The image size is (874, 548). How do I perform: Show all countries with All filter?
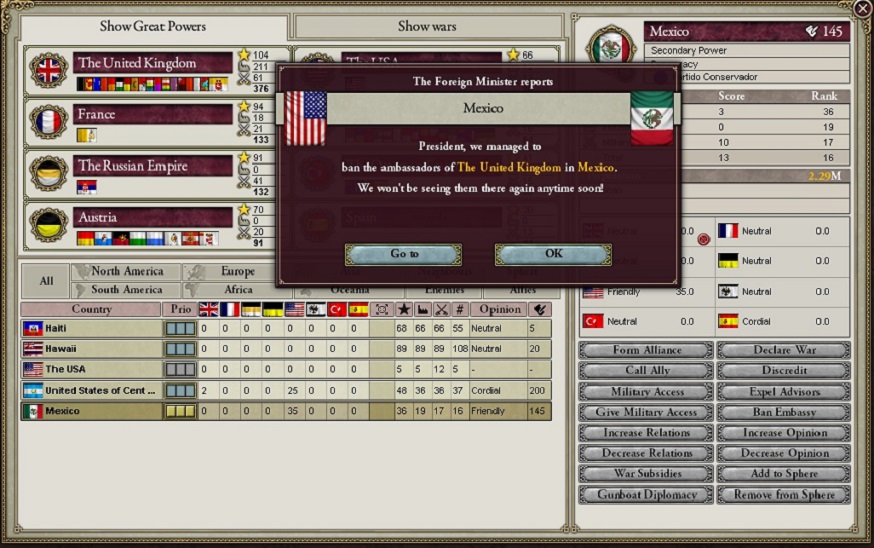tap(45, 281)
